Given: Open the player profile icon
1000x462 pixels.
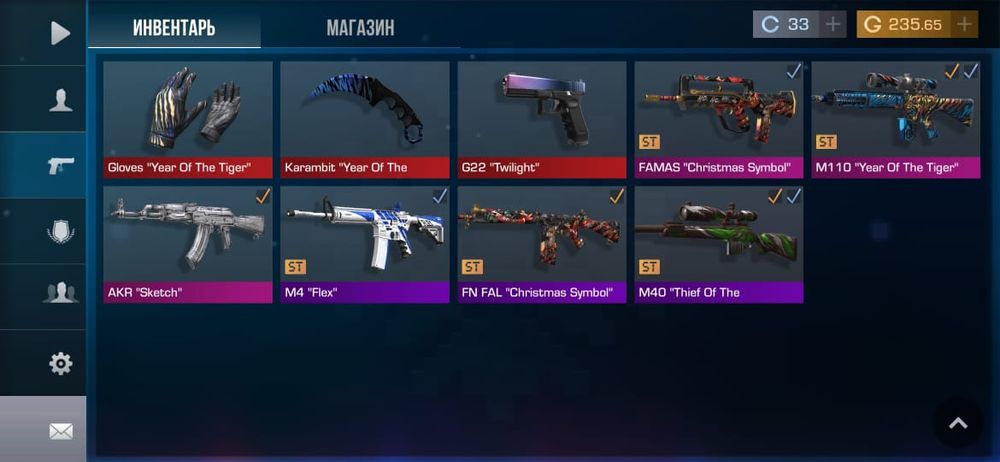Looking at the screenshot, I should point(60,99).
